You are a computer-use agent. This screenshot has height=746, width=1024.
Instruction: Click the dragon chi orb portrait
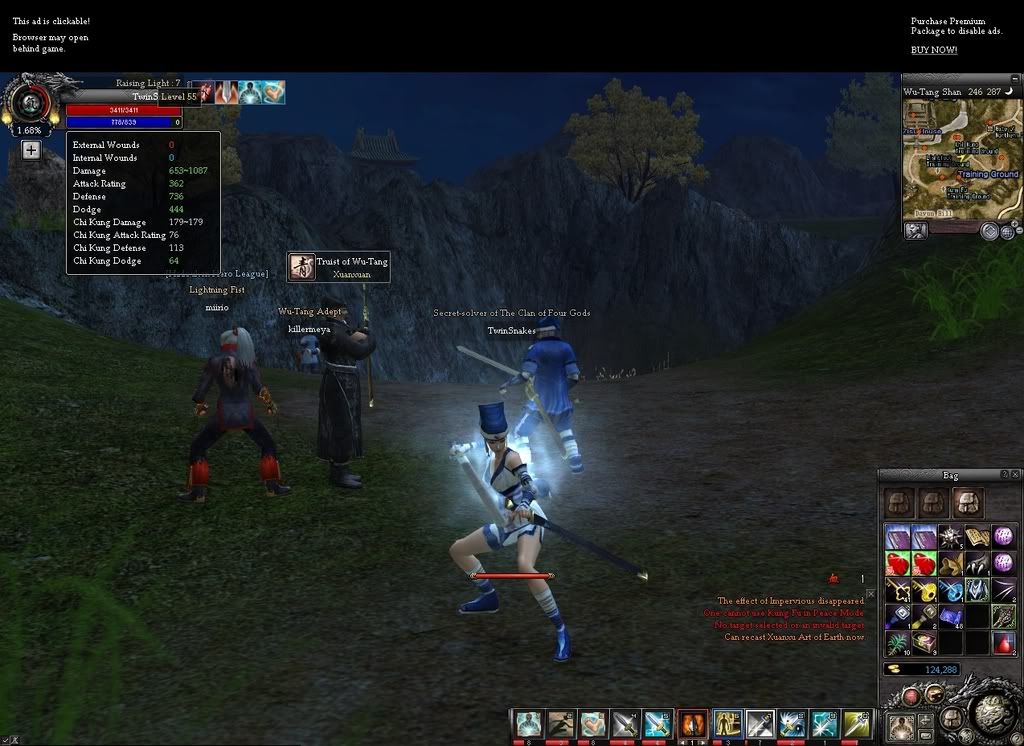30,103
